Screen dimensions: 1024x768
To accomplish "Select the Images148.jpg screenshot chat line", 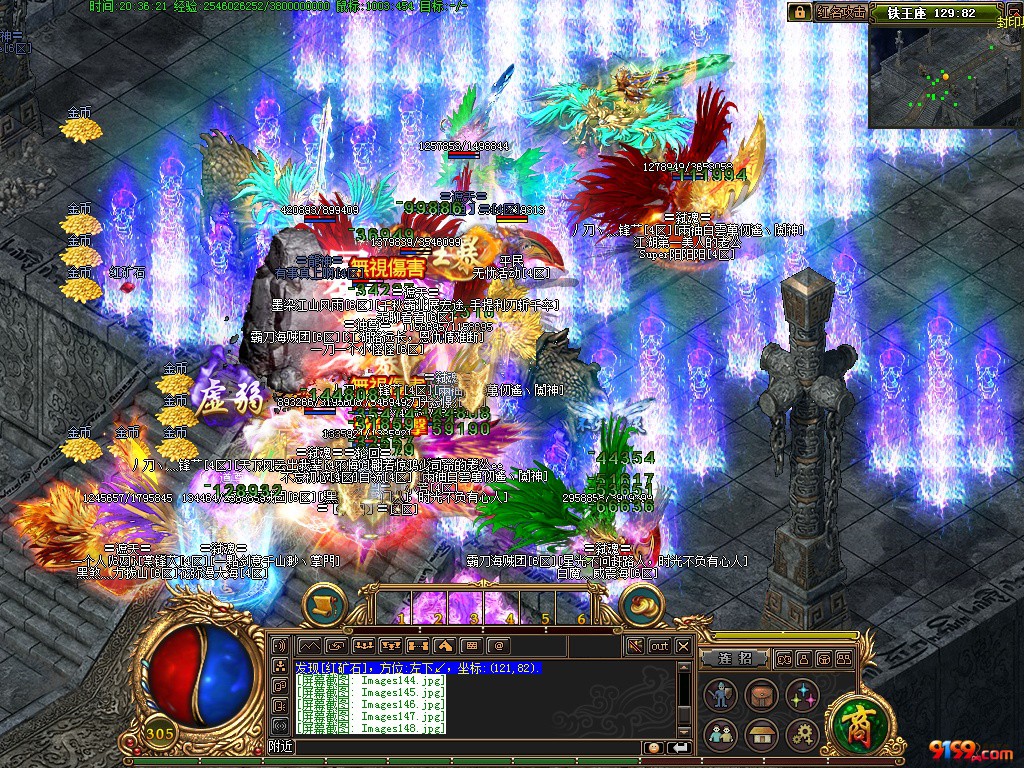I will (370, 728).
